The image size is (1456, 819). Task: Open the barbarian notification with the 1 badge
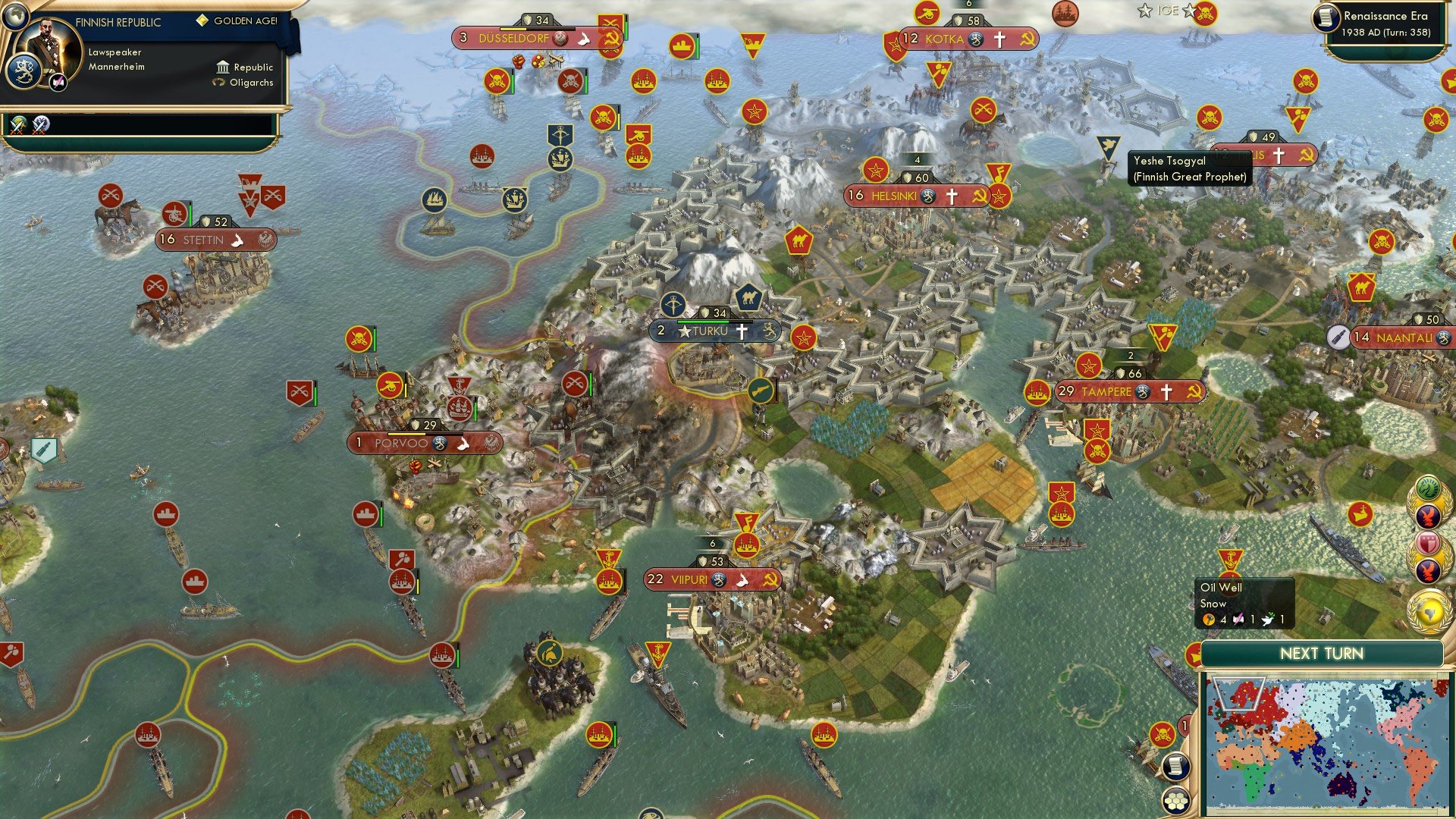click(1163, 733)
